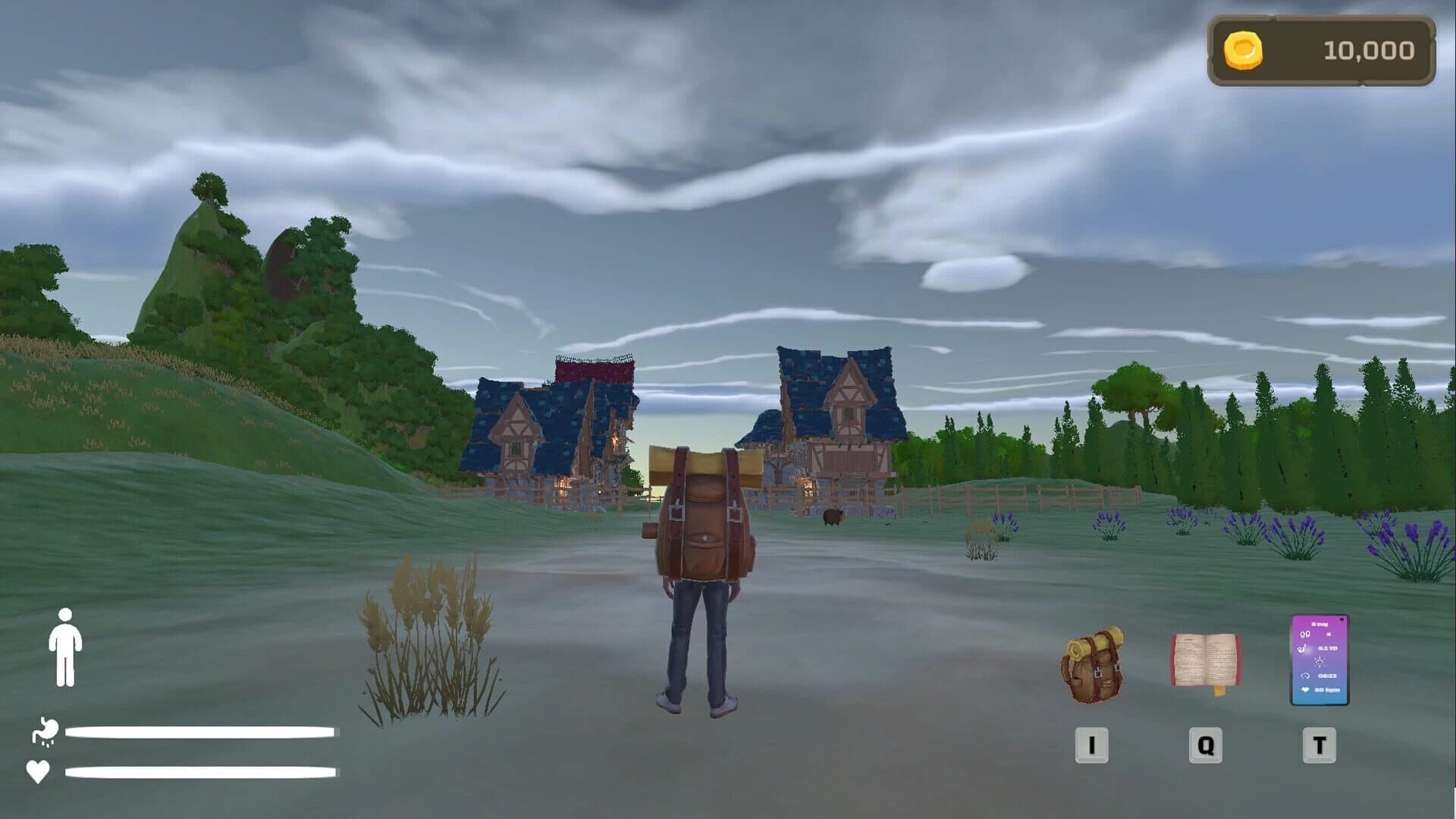Click the day counter at phone top

(1319, 624)
